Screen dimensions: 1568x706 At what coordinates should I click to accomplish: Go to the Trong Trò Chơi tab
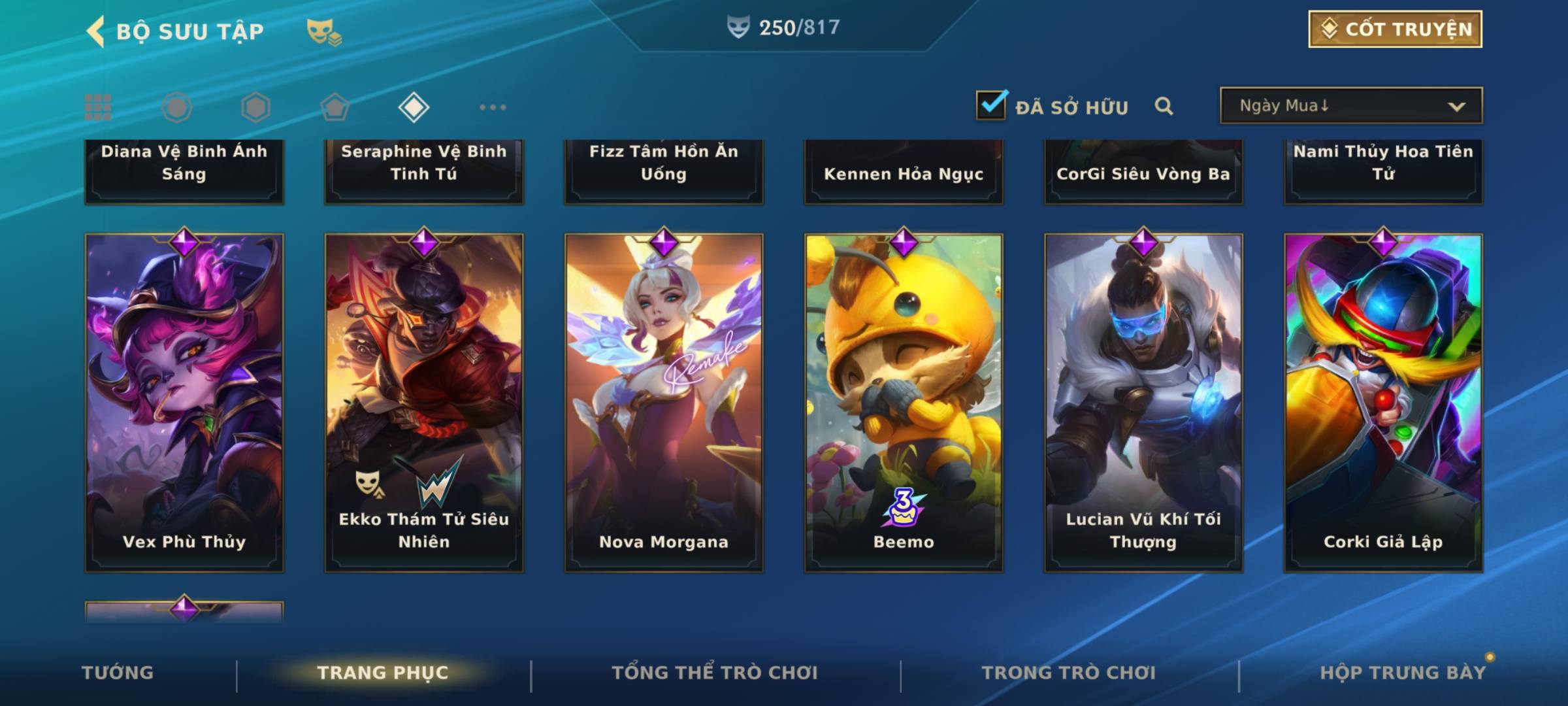(1069, 673)
